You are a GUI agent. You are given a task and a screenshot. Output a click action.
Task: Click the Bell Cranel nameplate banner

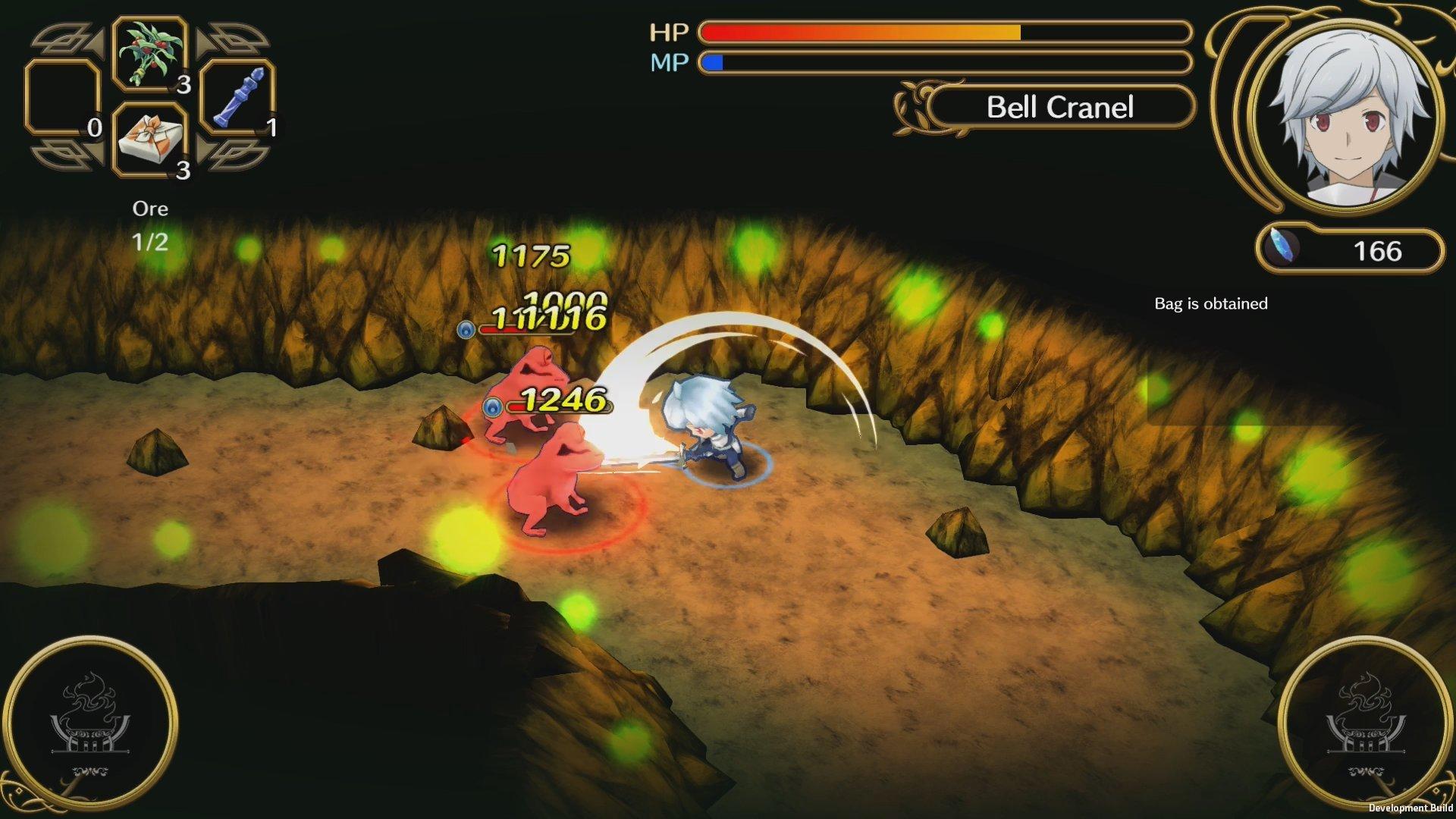(1060, 108)
